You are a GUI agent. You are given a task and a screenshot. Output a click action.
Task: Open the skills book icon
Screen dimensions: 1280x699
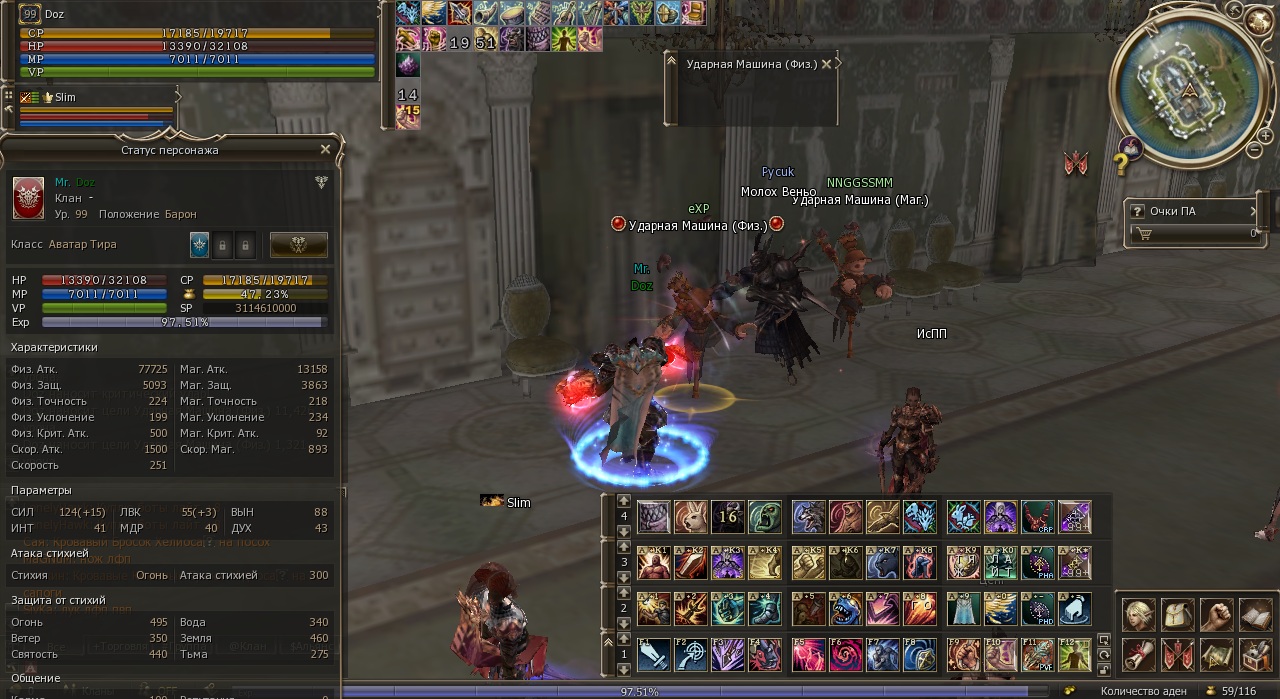pyautogui.click(x=1255, y=615)
